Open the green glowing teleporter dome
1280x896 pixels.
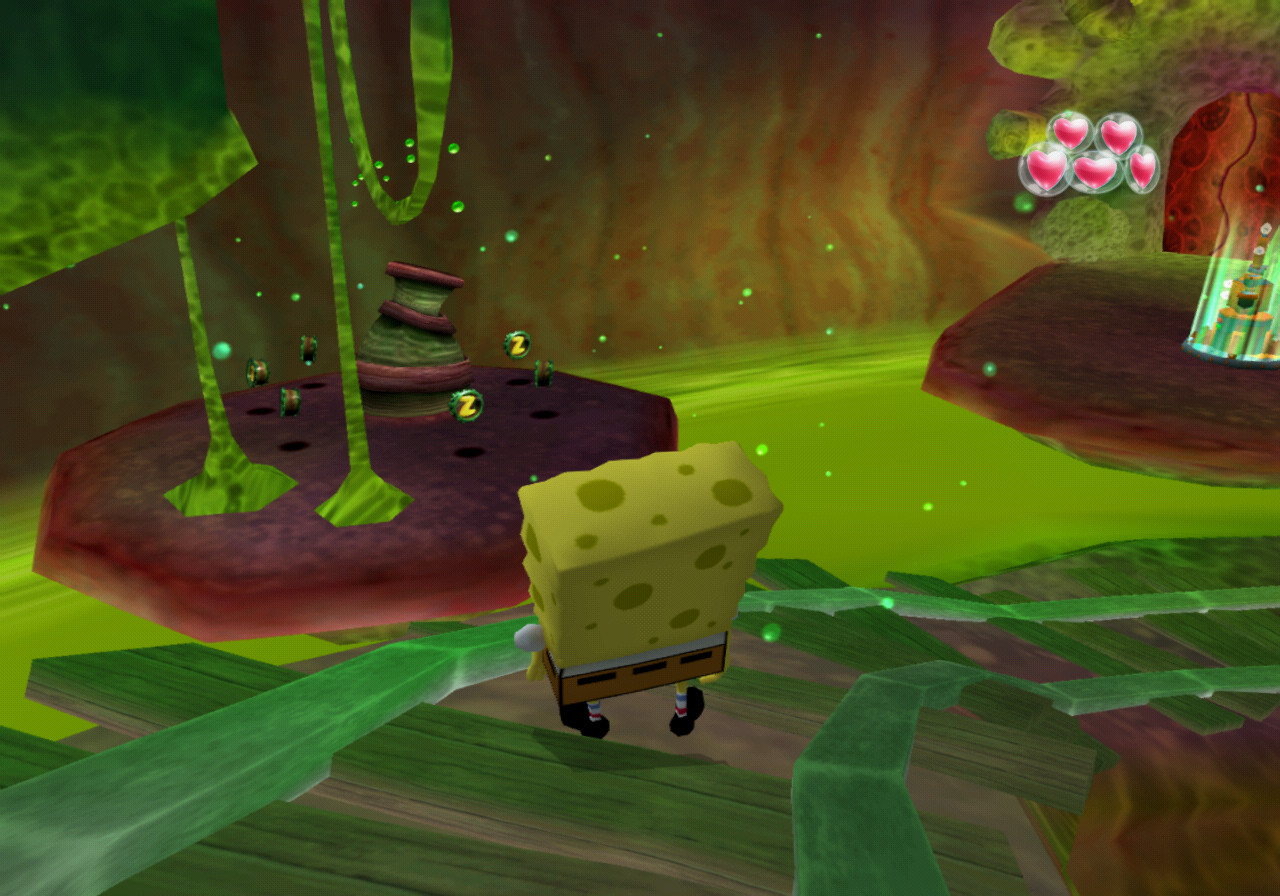pyautogui.click(x=1228, y=300)
